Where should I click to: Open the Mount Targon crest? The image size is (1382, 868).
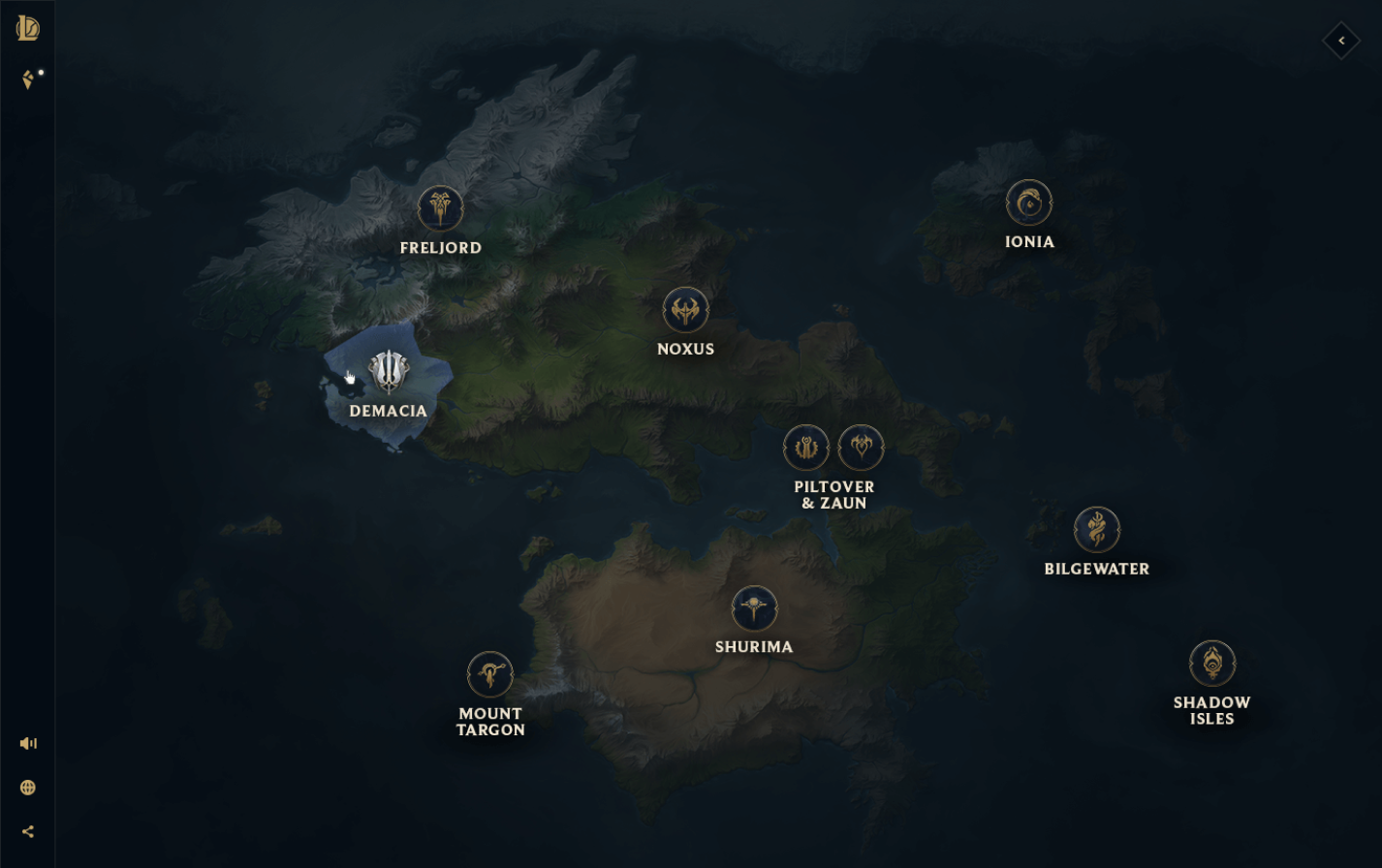coord(491,675)
